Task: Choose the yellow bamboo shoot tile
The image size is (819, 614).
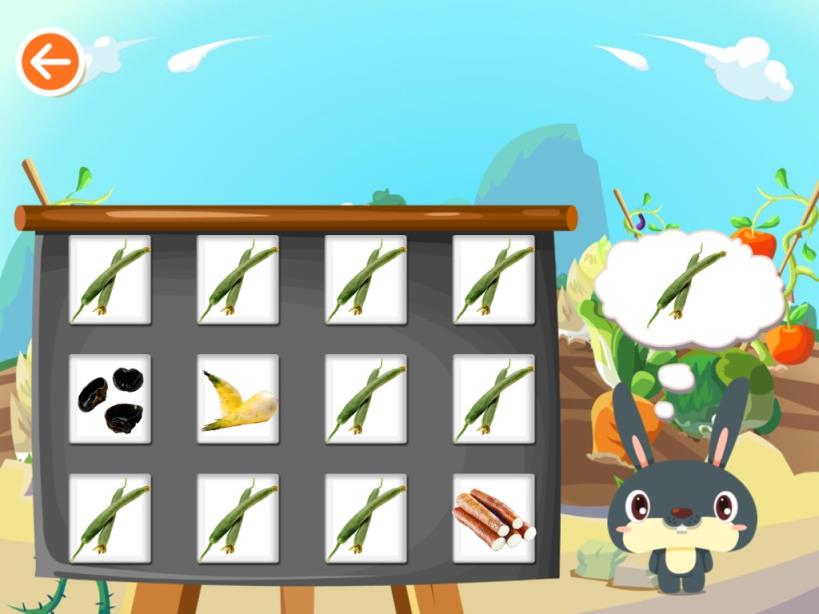Action: [x=238, y=398]
